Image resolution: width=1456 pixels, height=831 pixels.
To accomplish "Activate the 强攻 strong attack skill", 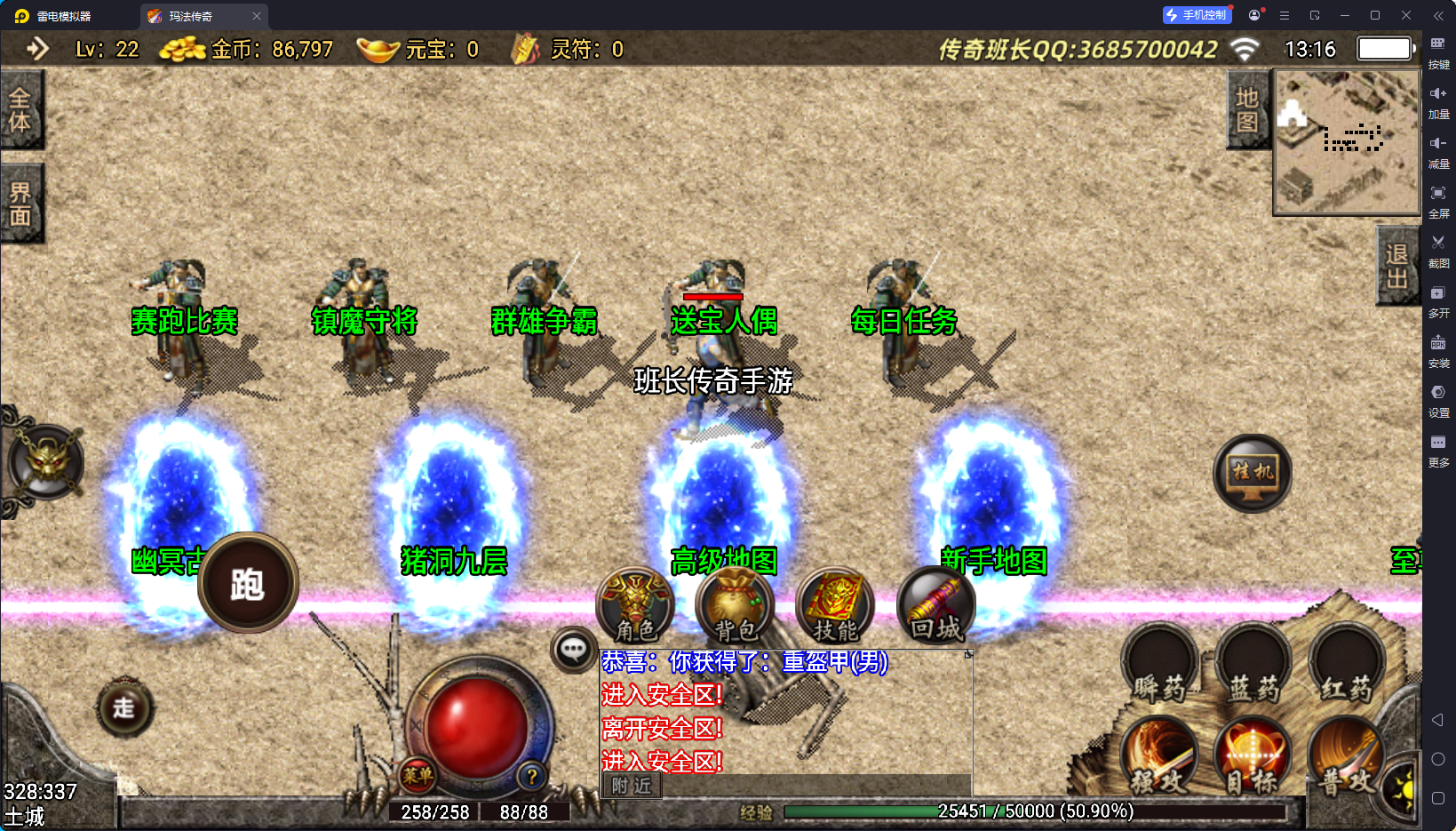I will pyautogui.click(x=1159, y=758).
